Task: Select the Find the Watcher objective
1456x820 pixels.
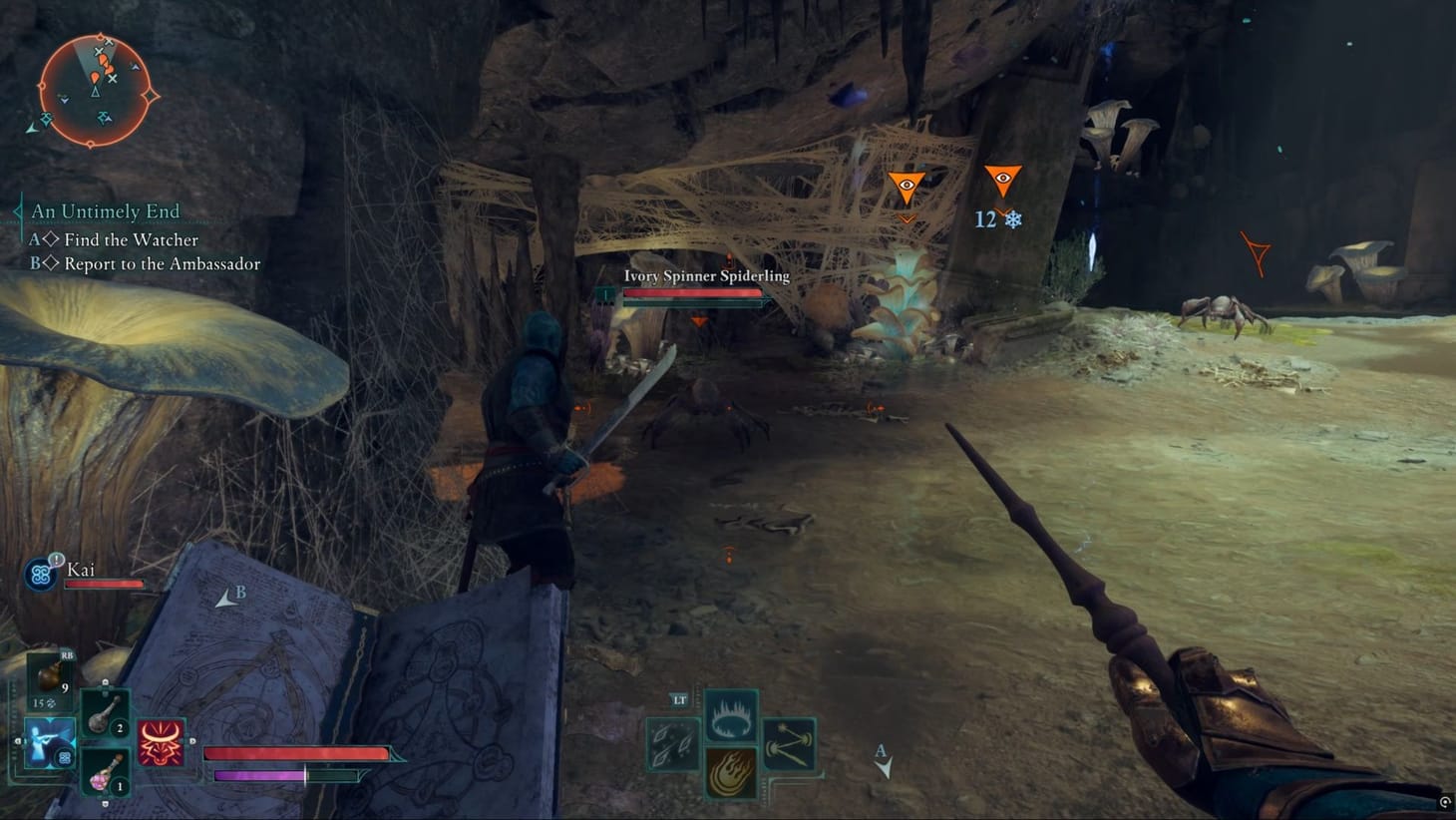Action: (131, 239)
